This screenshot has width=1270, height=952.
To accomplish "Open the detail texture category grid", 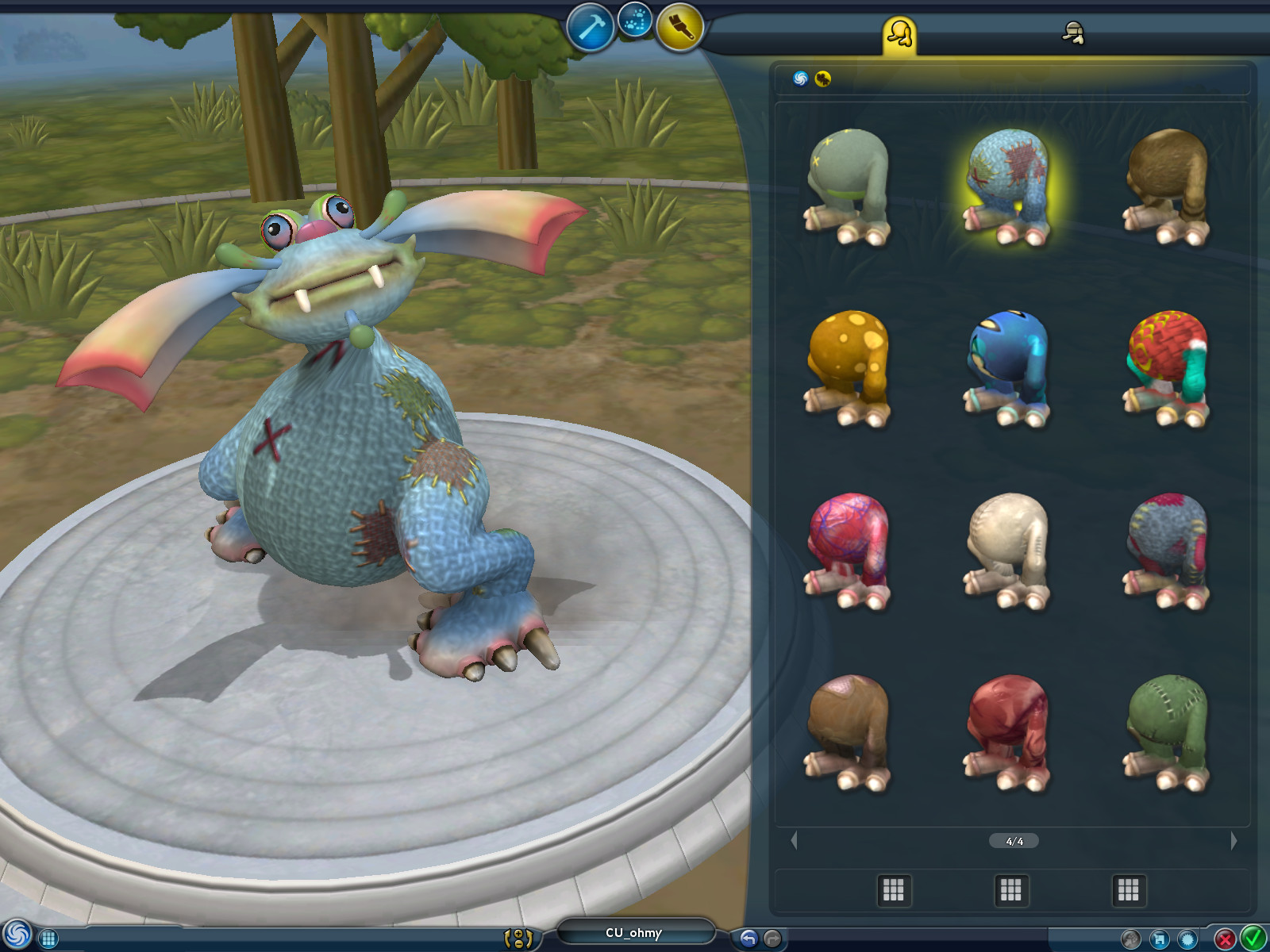I will [x=1130, y=890].
